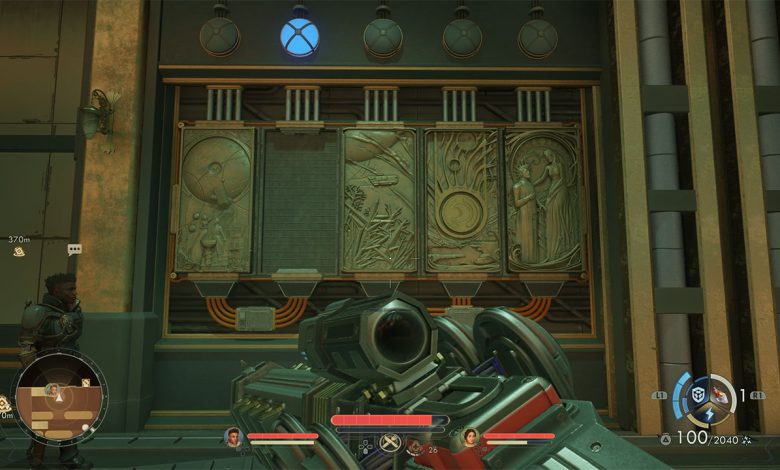Select the speech bubble conversation icon
780x470 pixels.
(x=74, y=249)
